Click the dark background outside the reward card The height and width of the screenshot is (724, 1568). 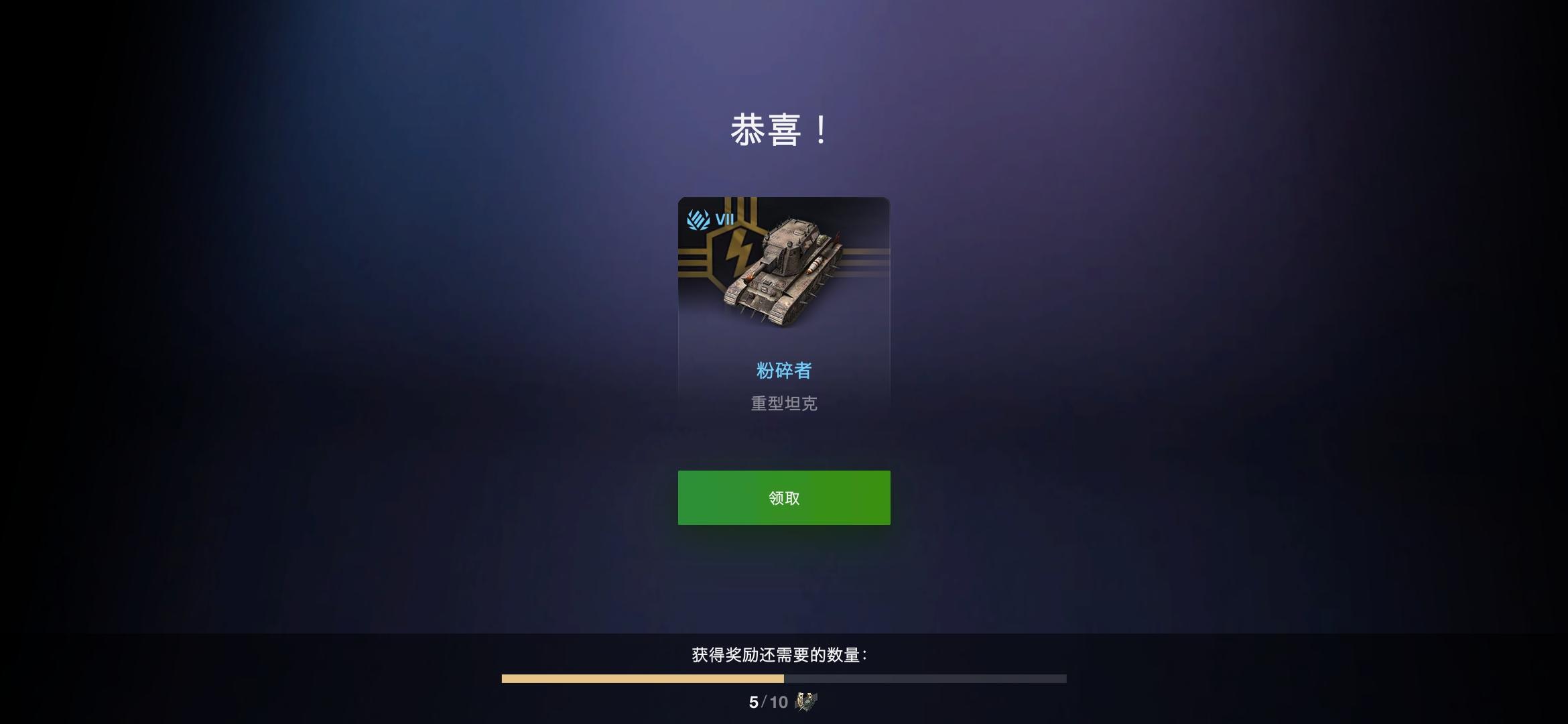click(x=335, y=335)
